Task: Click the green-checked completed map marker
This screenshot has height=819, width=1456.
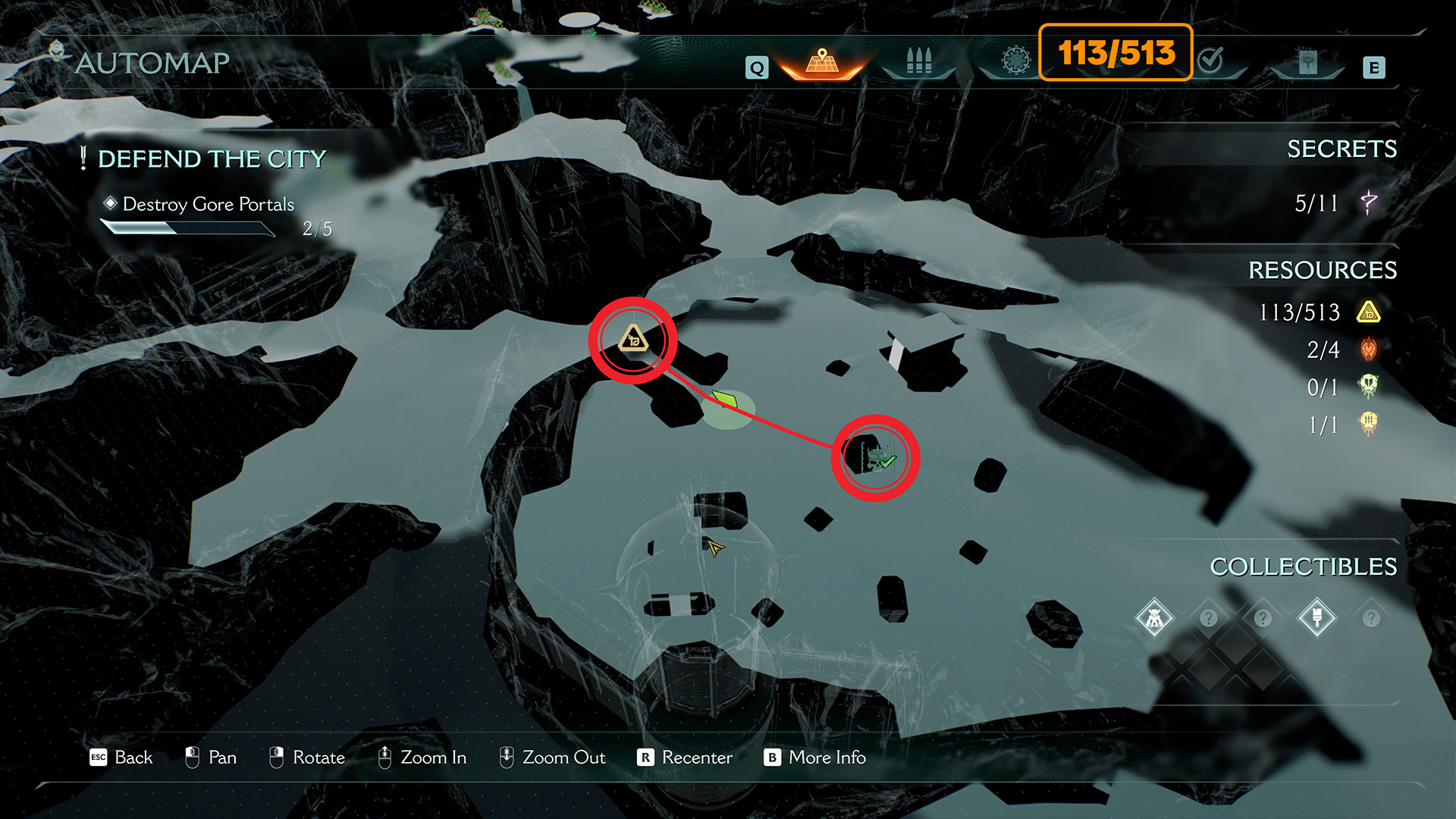Action: [877, 458]
